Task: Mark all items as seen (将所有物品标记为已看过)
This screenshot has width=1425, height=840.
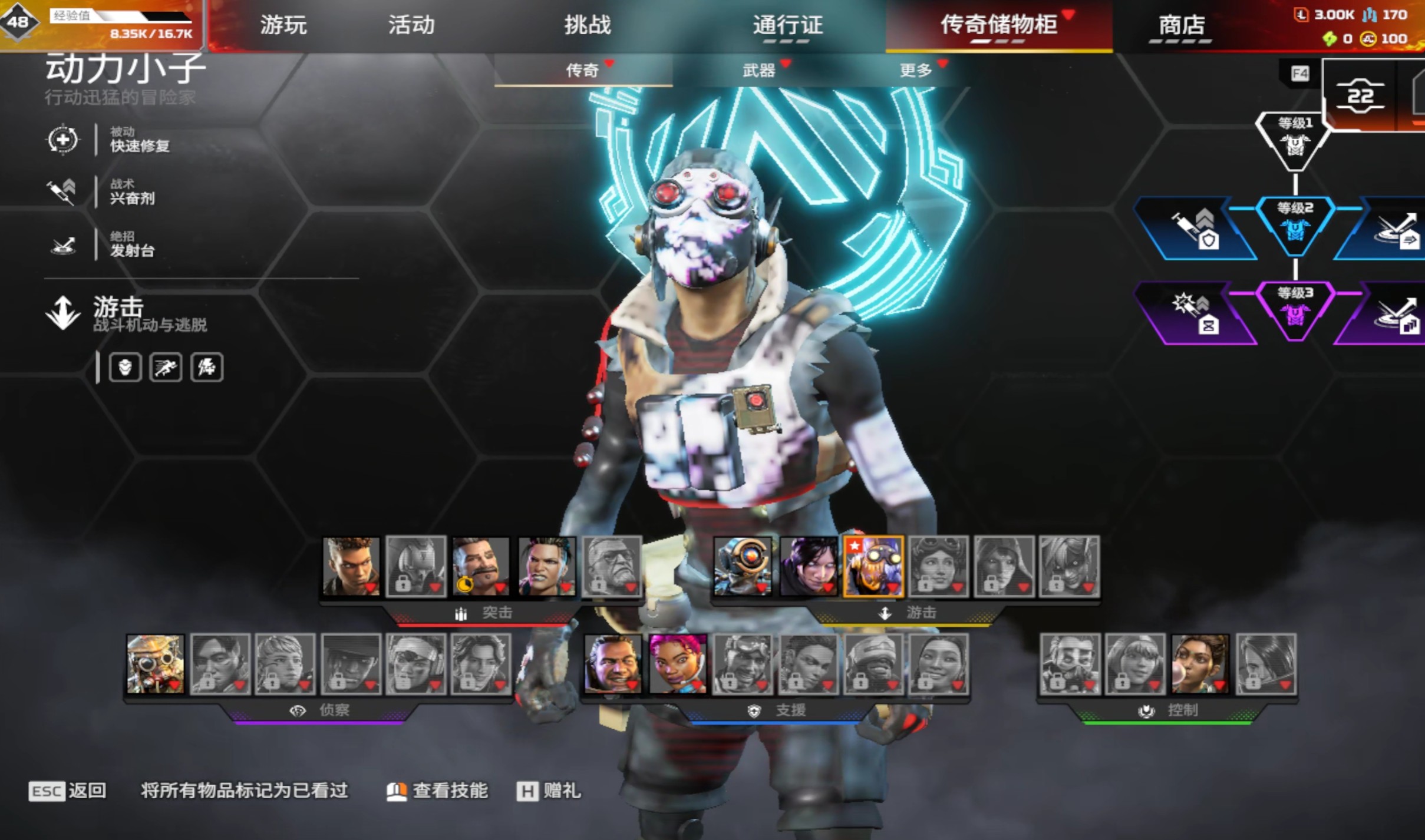Action: [244, 791]
